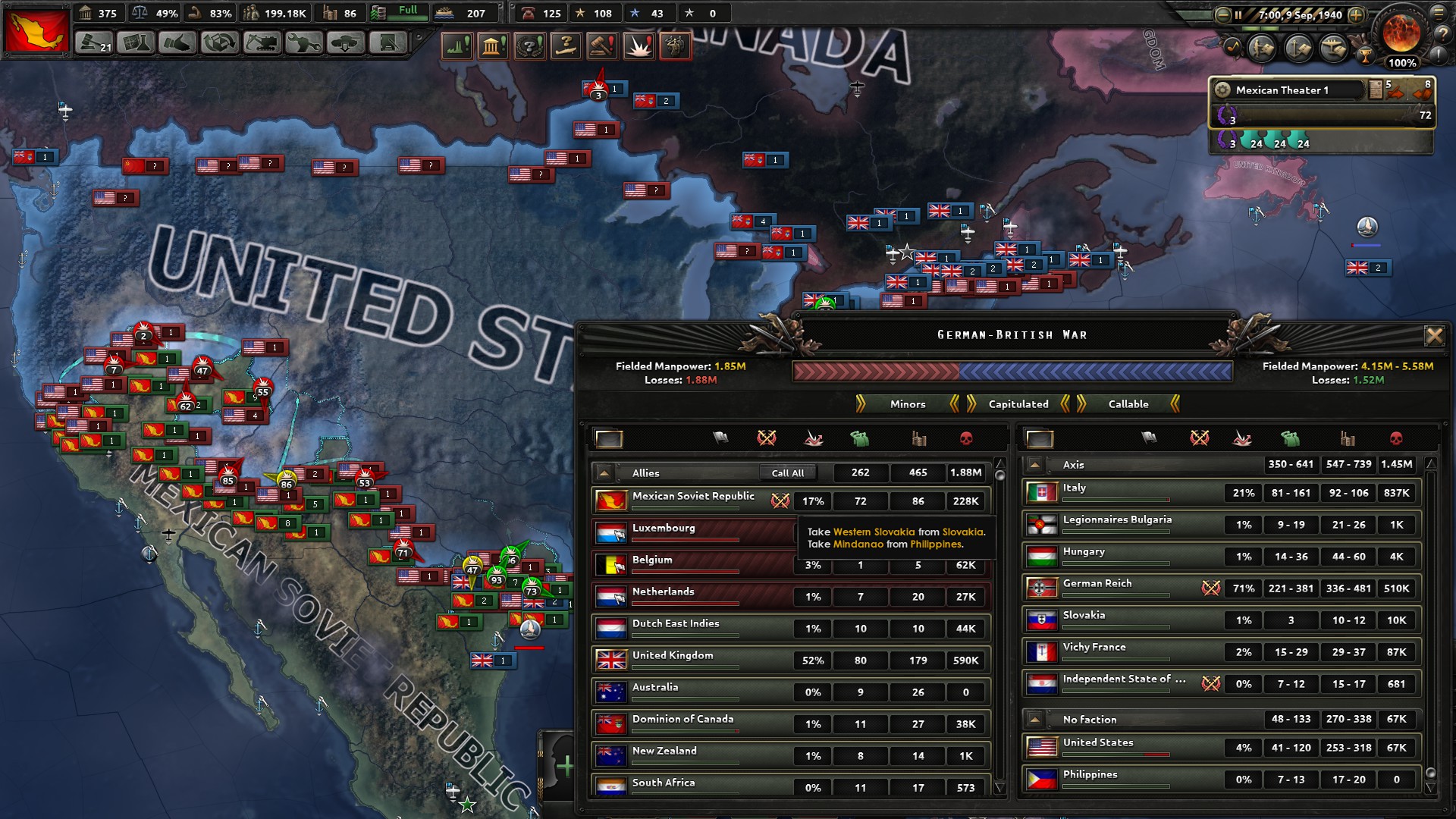Open the Construction tab with the excavator icon

(262, 43)
